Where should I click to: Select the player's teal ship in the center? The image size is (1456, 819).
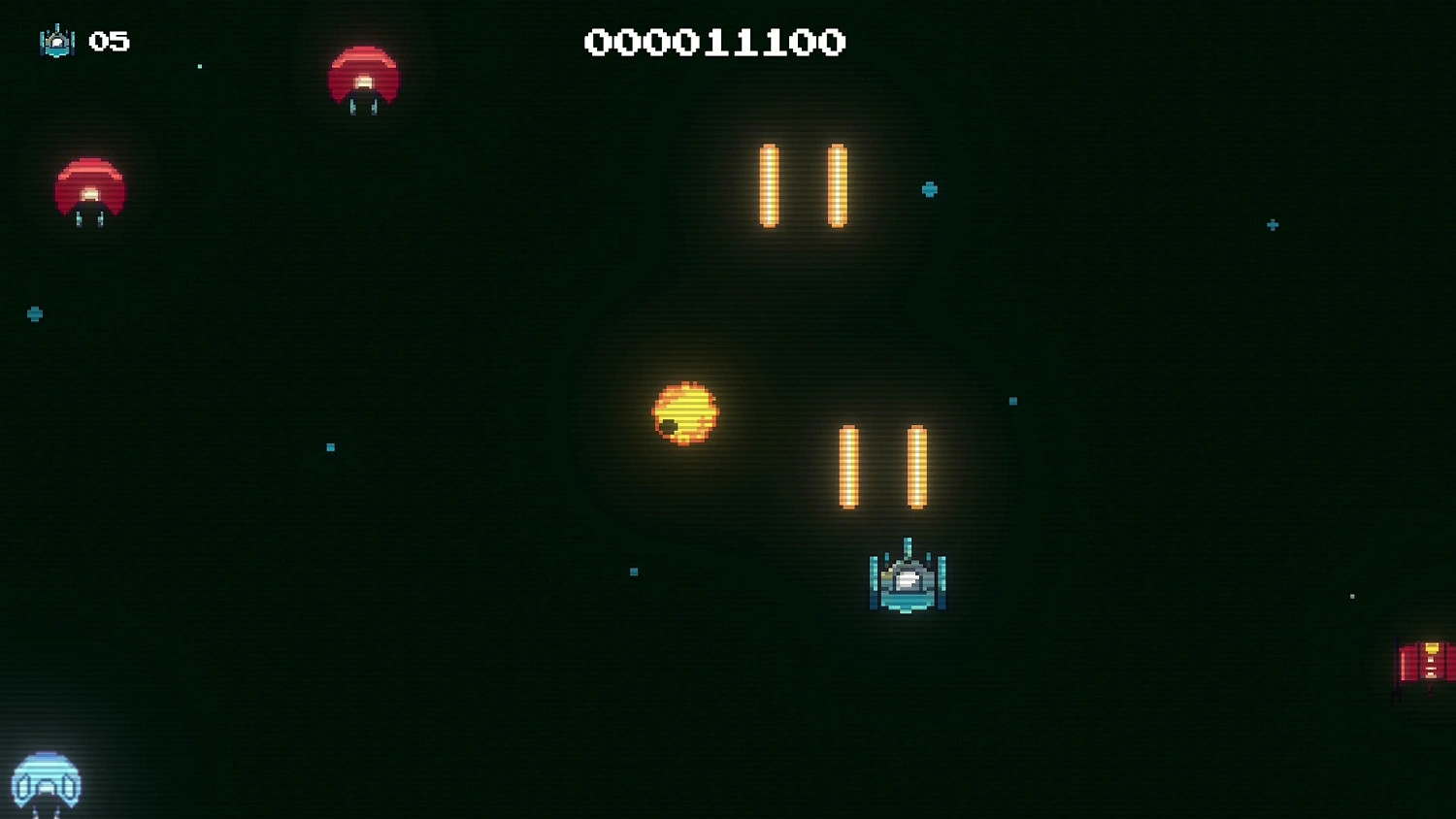[908, 582]
